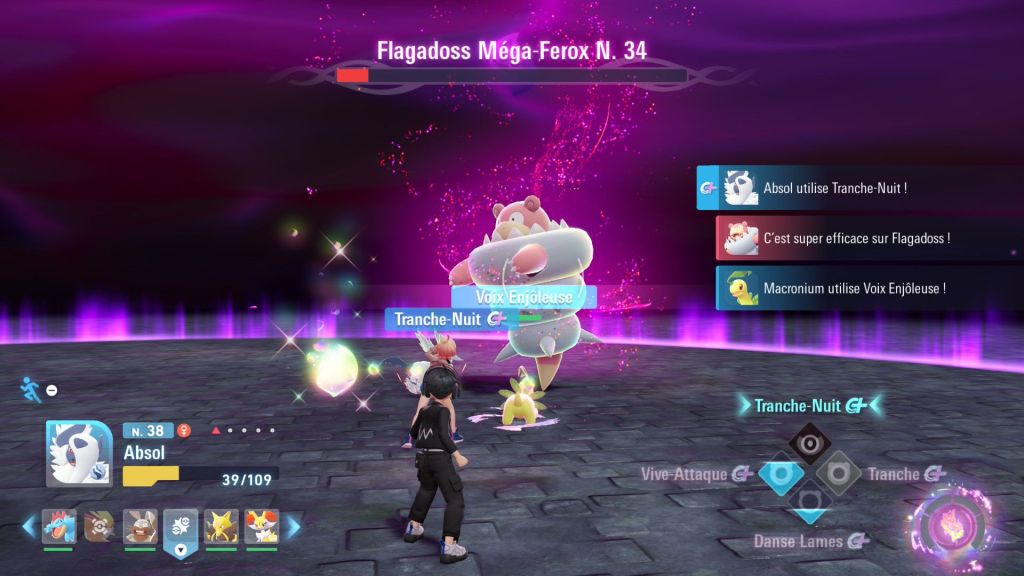Choose Braixen from the party bar
This screenshot has height=576, width=1024.
(x=261, y=526)
